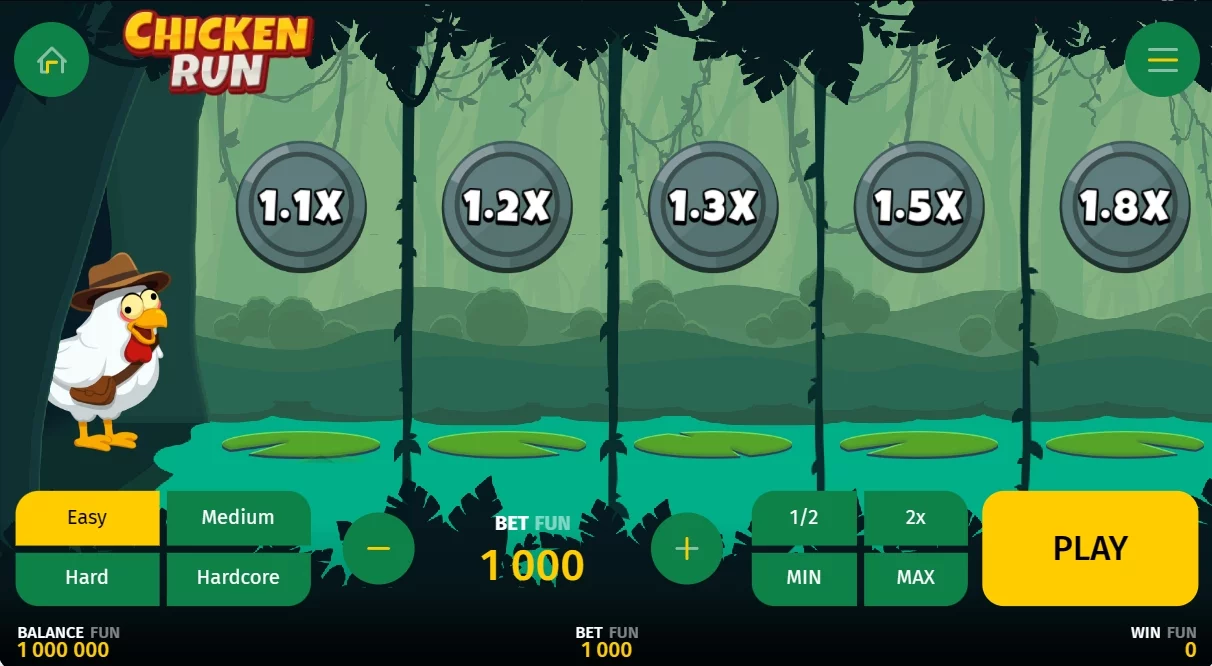1212x666 pixels.
Task: Go to the home screen
Action: [x=51, y=60]
